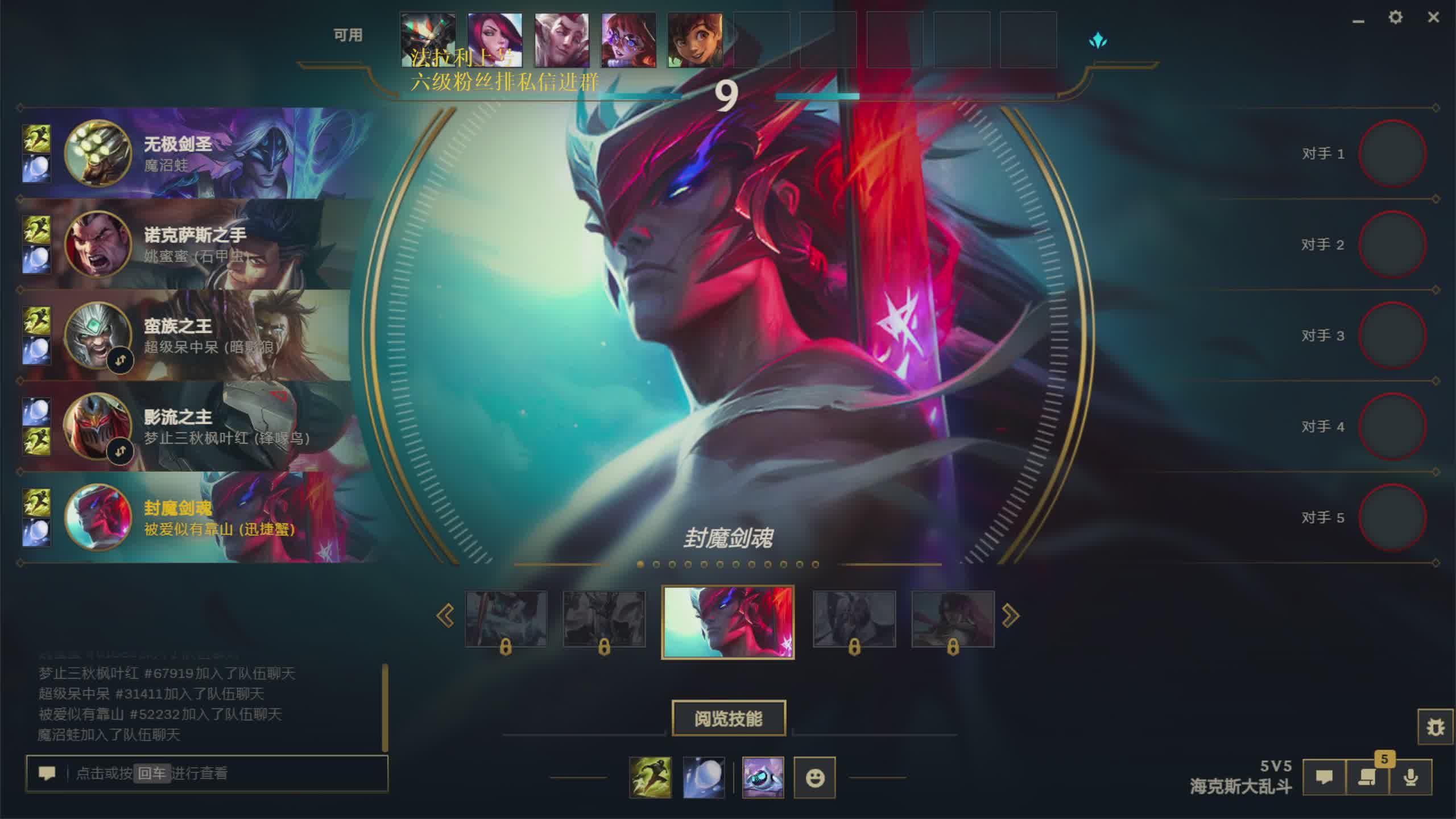The width and height of the screenshot is (1456, 819).
Task: Focus the team chat input box
Action: click(227, 773)
